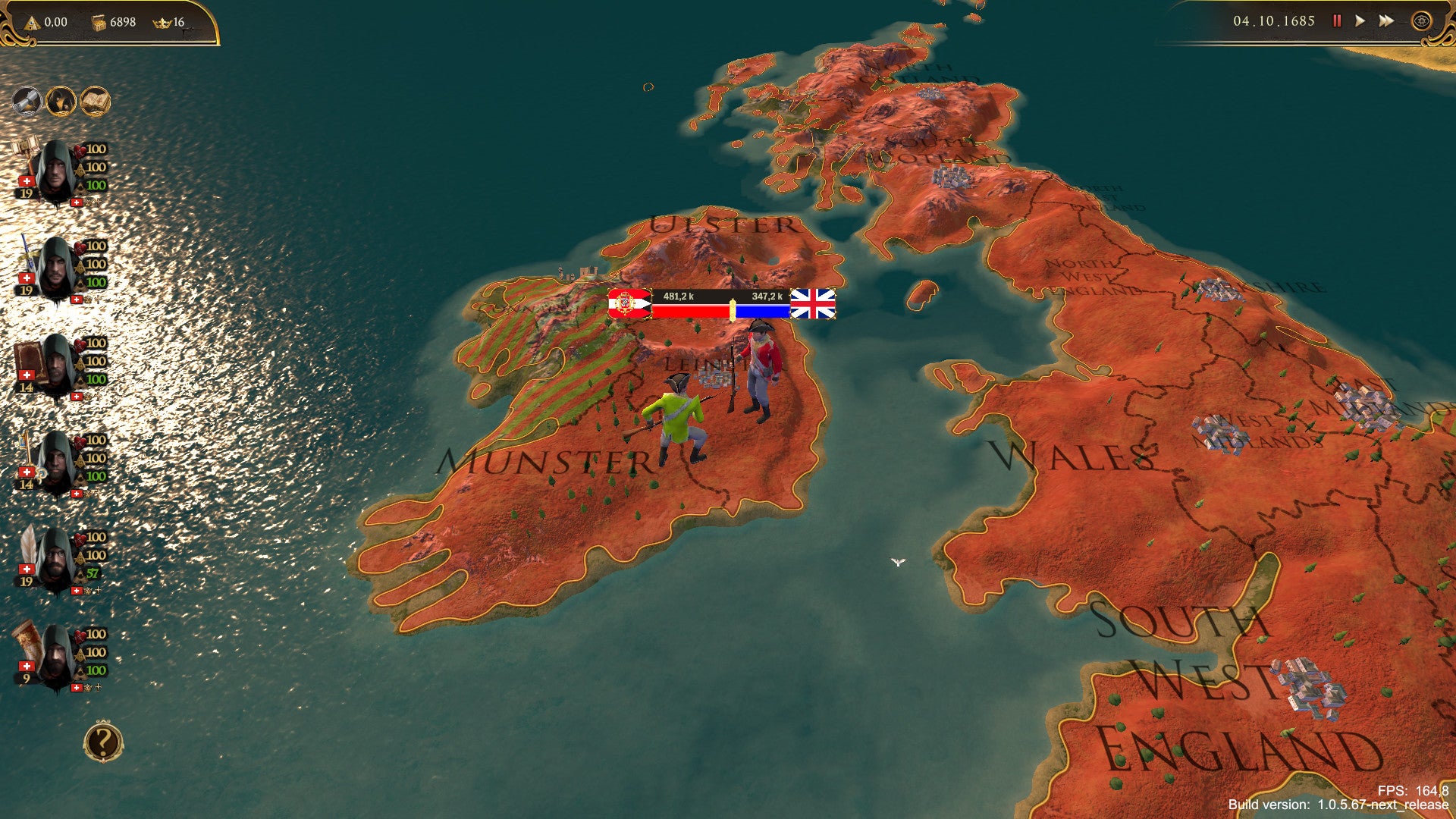Resume time at normal speed
Image resolution: width=1456 pixels, height=819 pixels.
(x=1360, y=21)
